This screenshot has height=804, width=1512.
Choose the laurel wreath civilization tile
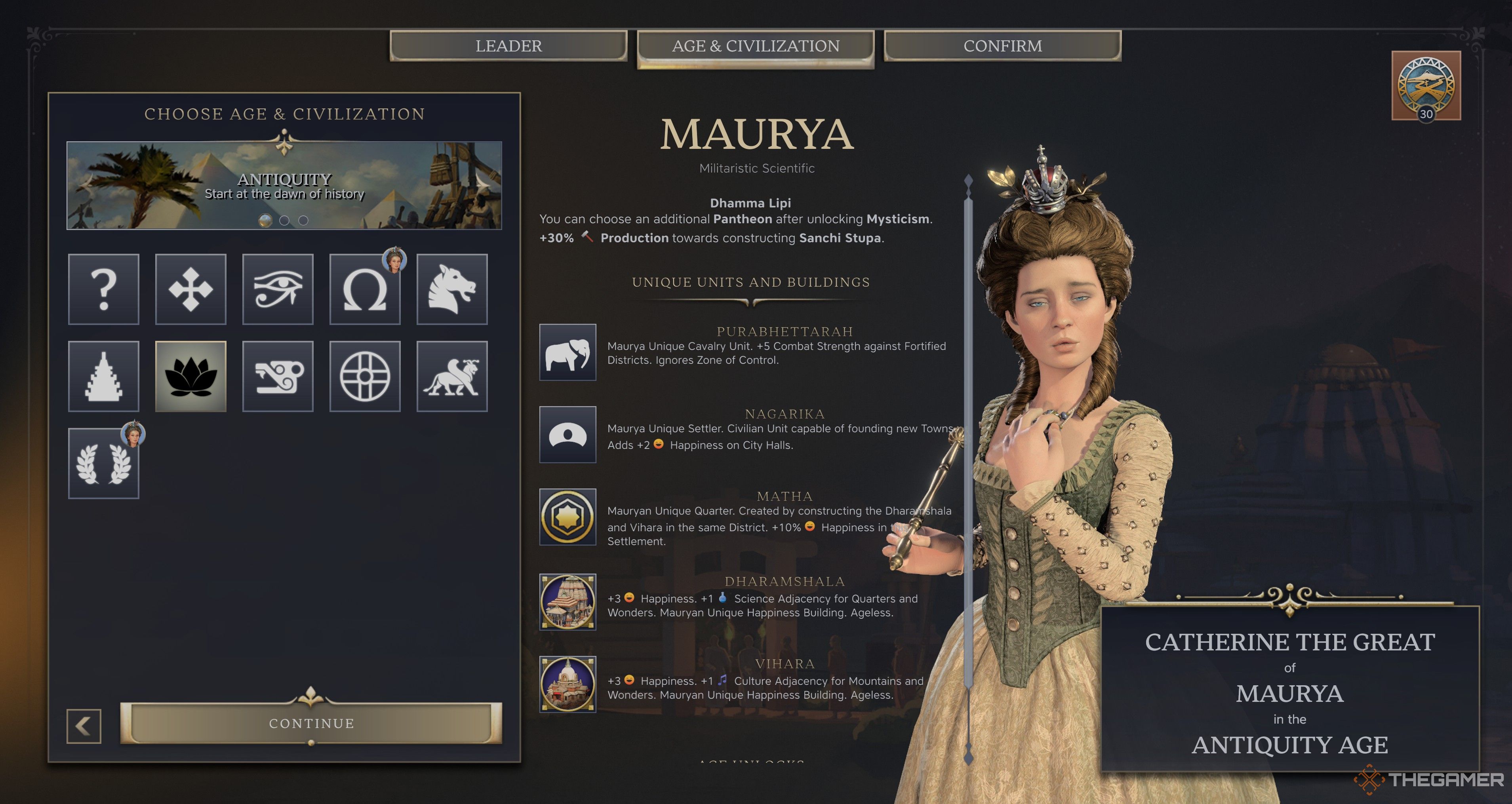tap(104, 463)
